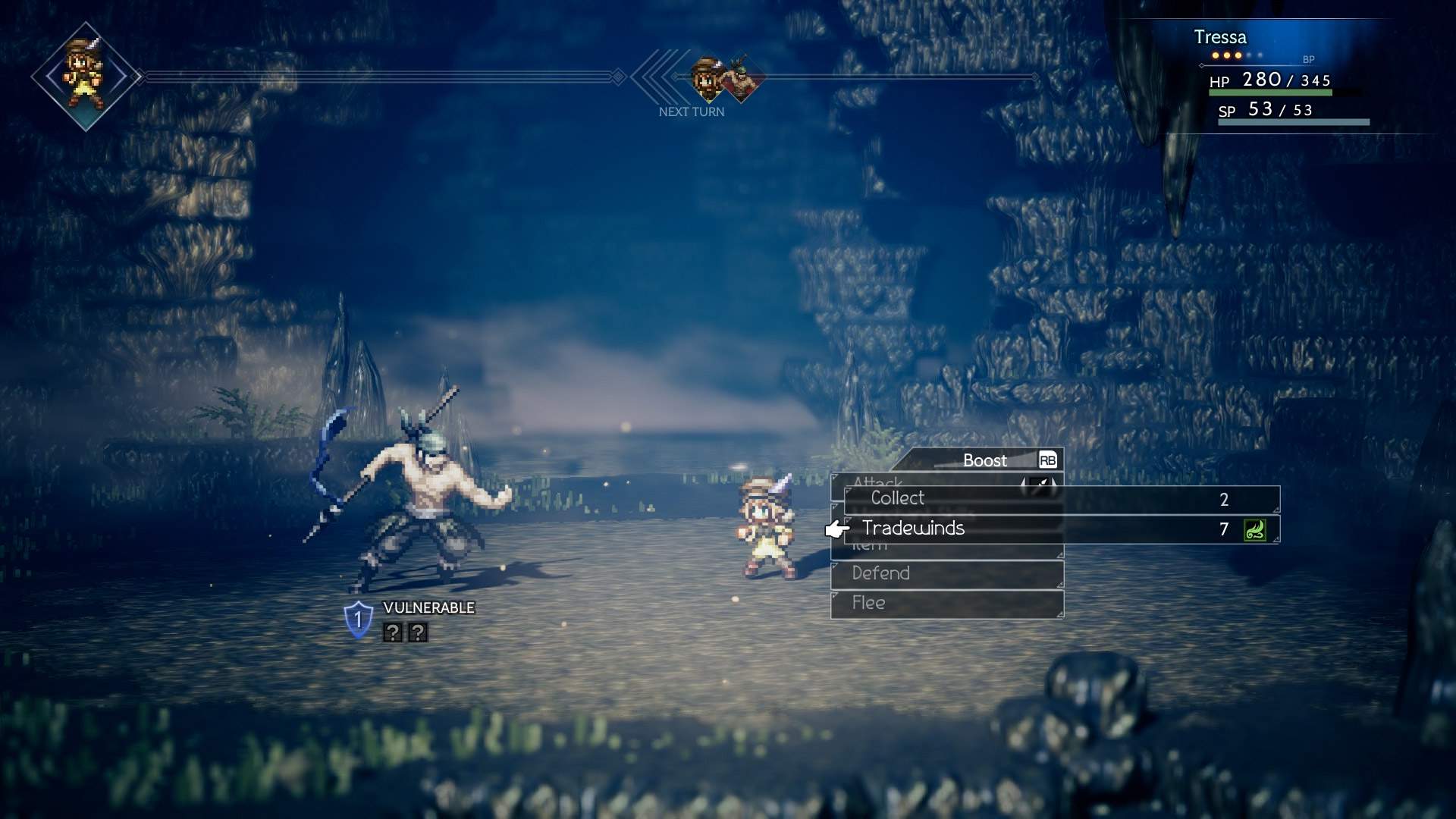
Task: Select Defend from the battle menu
Action: click(882, 574)
